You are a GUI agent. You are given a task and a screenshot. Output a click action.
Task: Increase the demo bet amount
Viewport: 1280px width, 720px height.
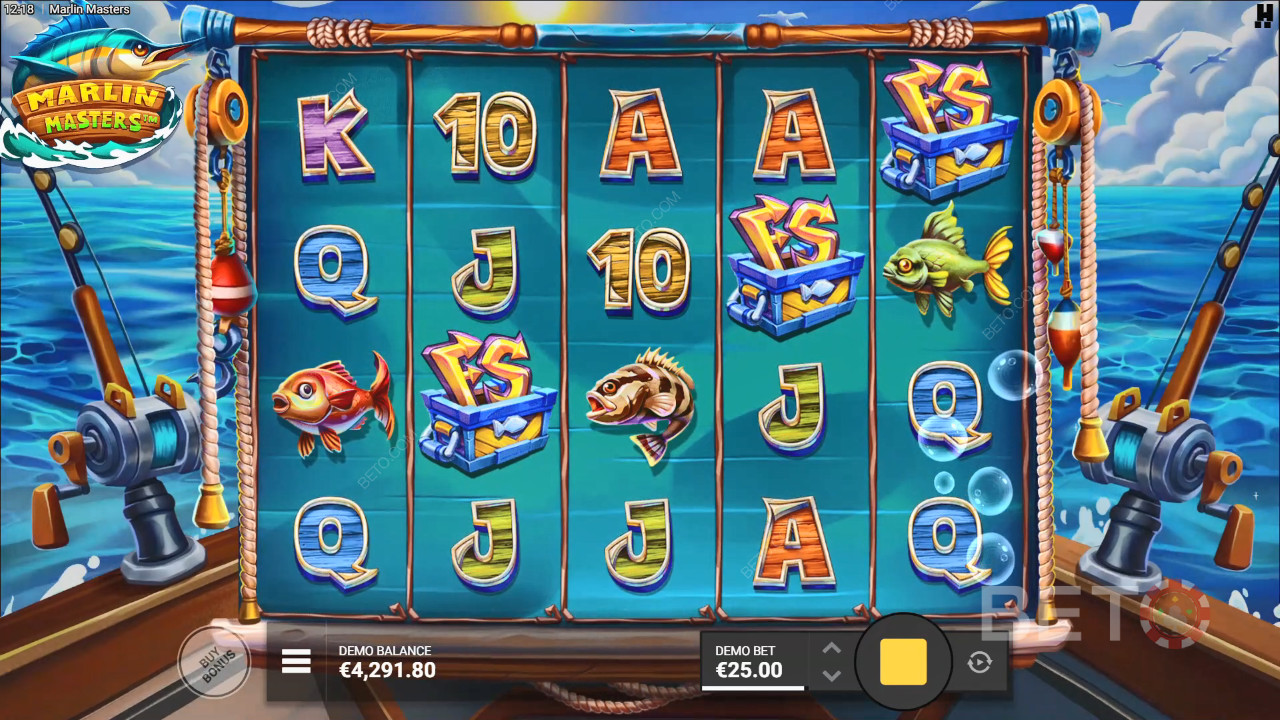[x=831, y=648]
